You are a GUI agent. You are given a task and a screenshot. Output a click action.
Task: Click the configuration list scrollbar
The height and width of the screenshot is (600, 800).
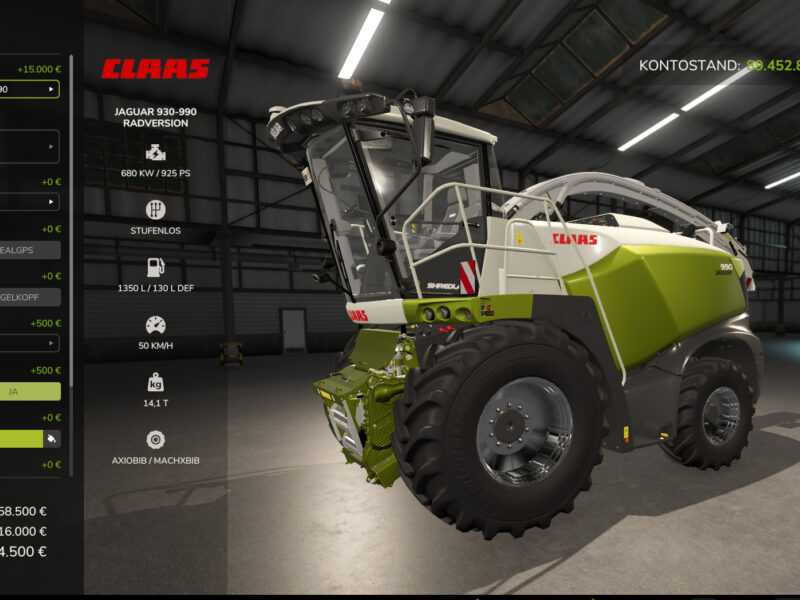(x=71, y=270)
